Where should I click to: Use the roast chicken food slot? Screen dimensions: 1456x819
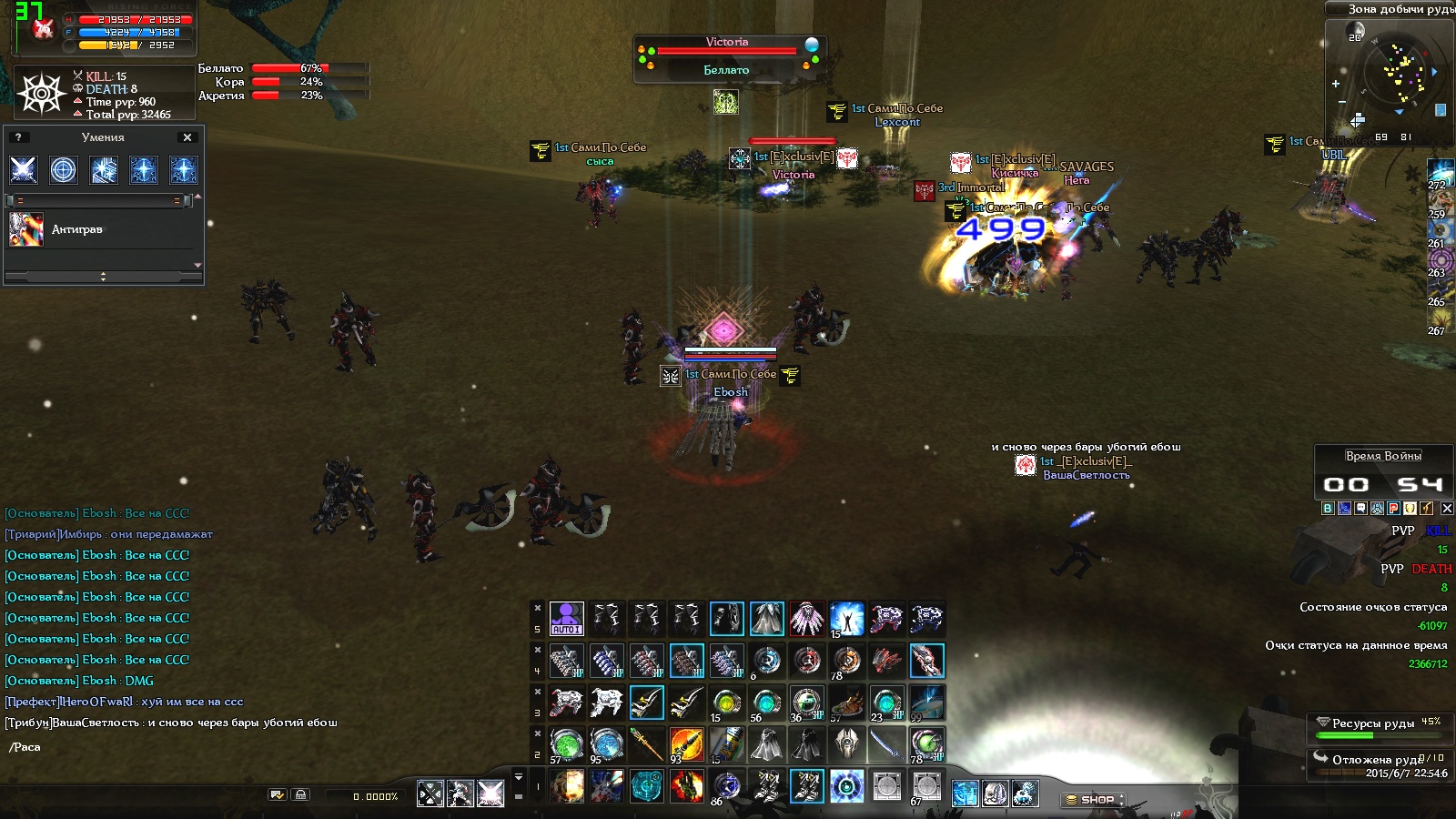846,703
